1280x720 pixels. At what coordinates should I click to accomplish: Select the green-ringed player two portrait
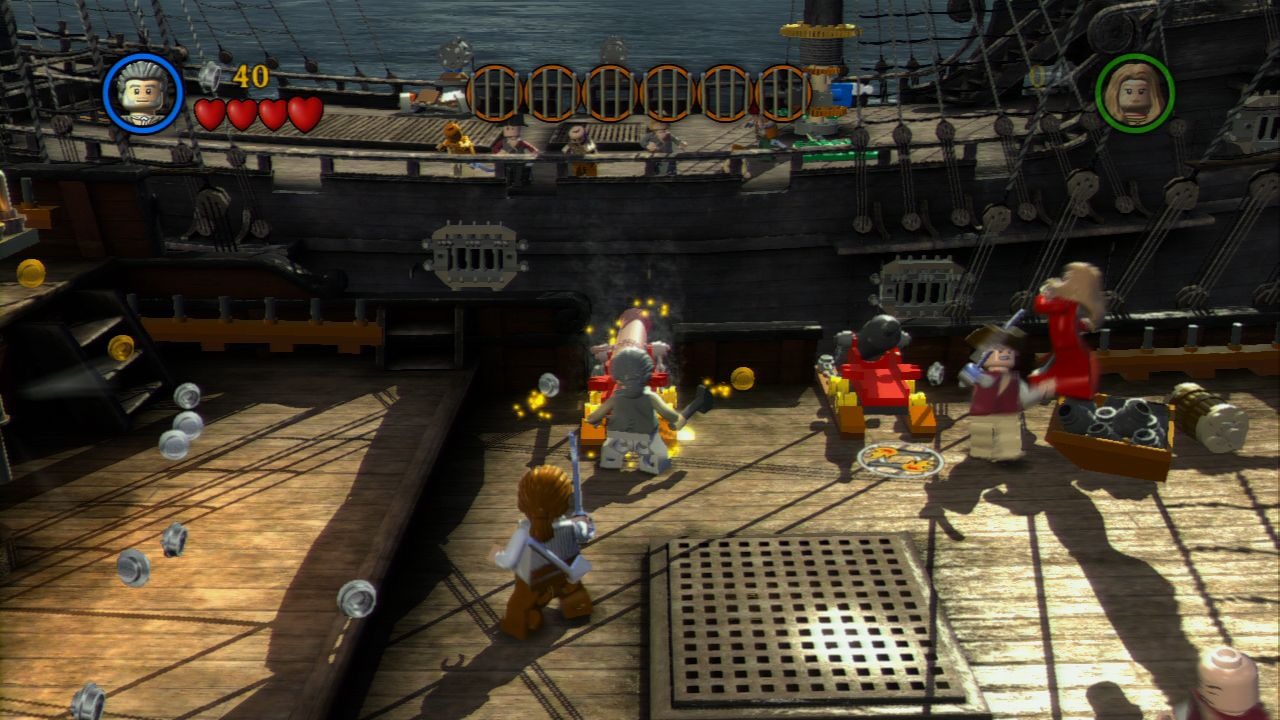[1134, 93]
